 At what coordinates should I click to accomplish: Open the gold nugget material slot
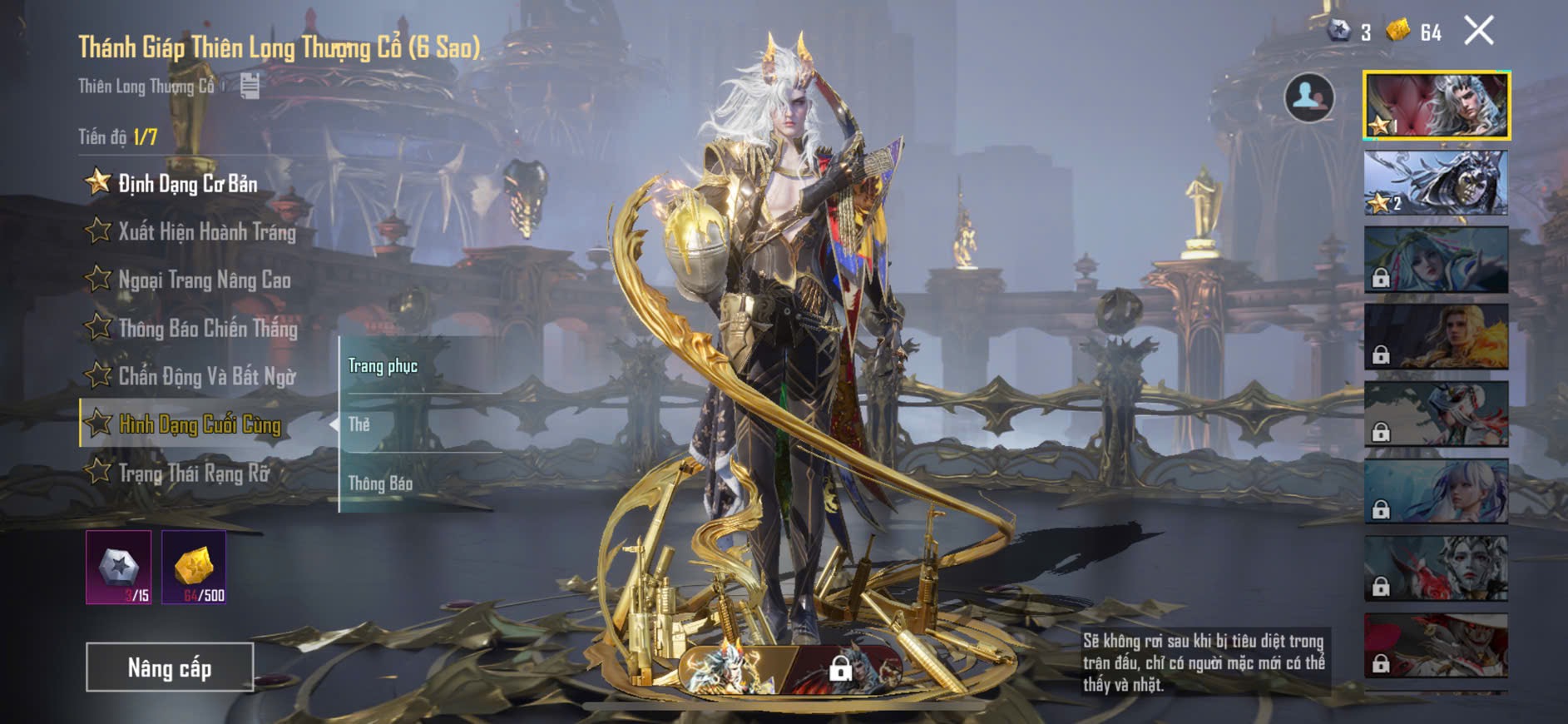(194, 568)
